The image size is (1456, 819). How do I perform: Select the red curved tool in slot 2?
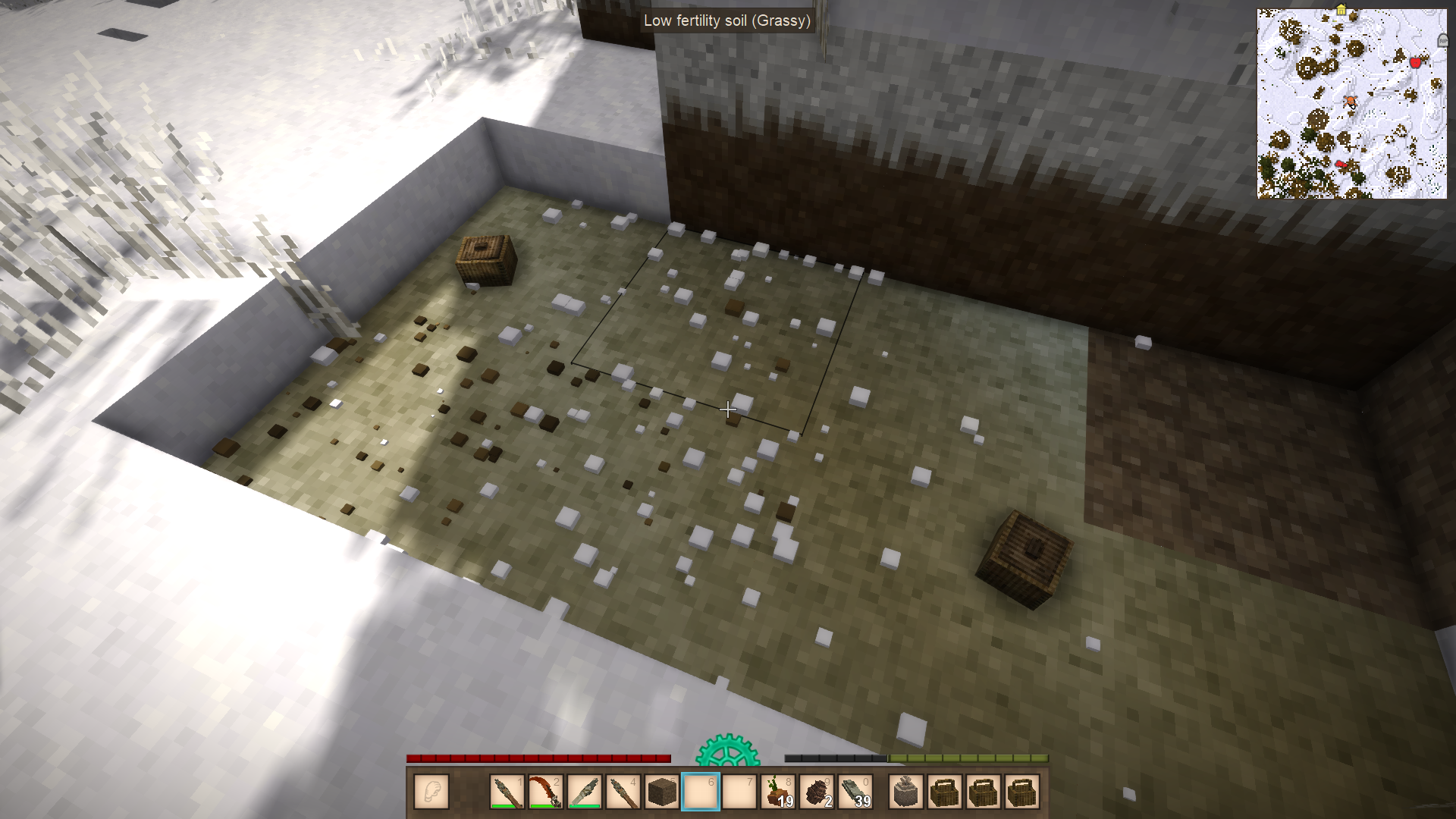coord(546,792)
